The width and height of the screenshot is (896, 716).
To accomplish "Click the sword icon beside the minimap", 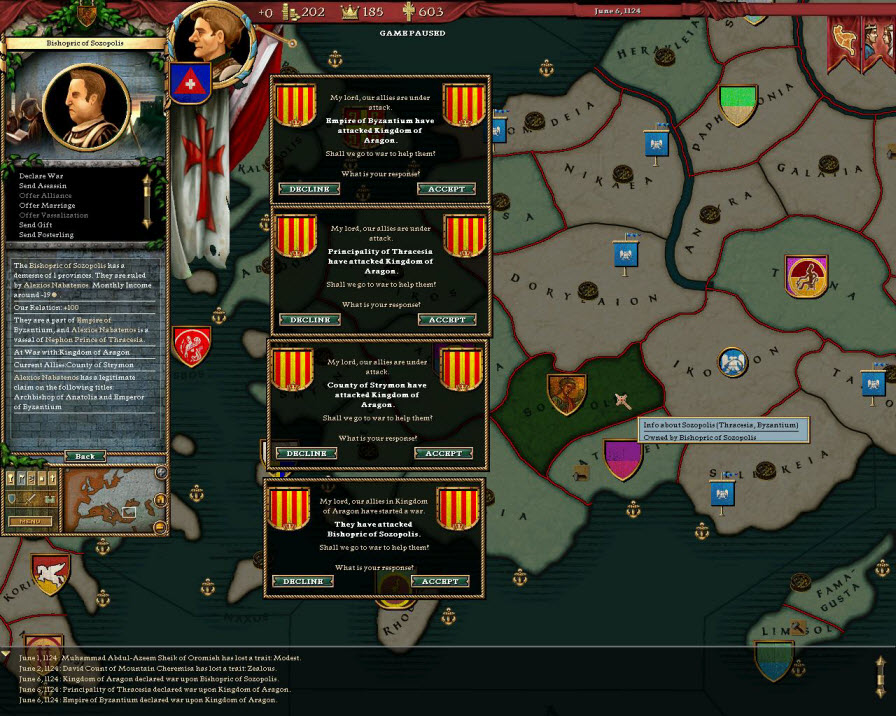I will coord(30,499).
